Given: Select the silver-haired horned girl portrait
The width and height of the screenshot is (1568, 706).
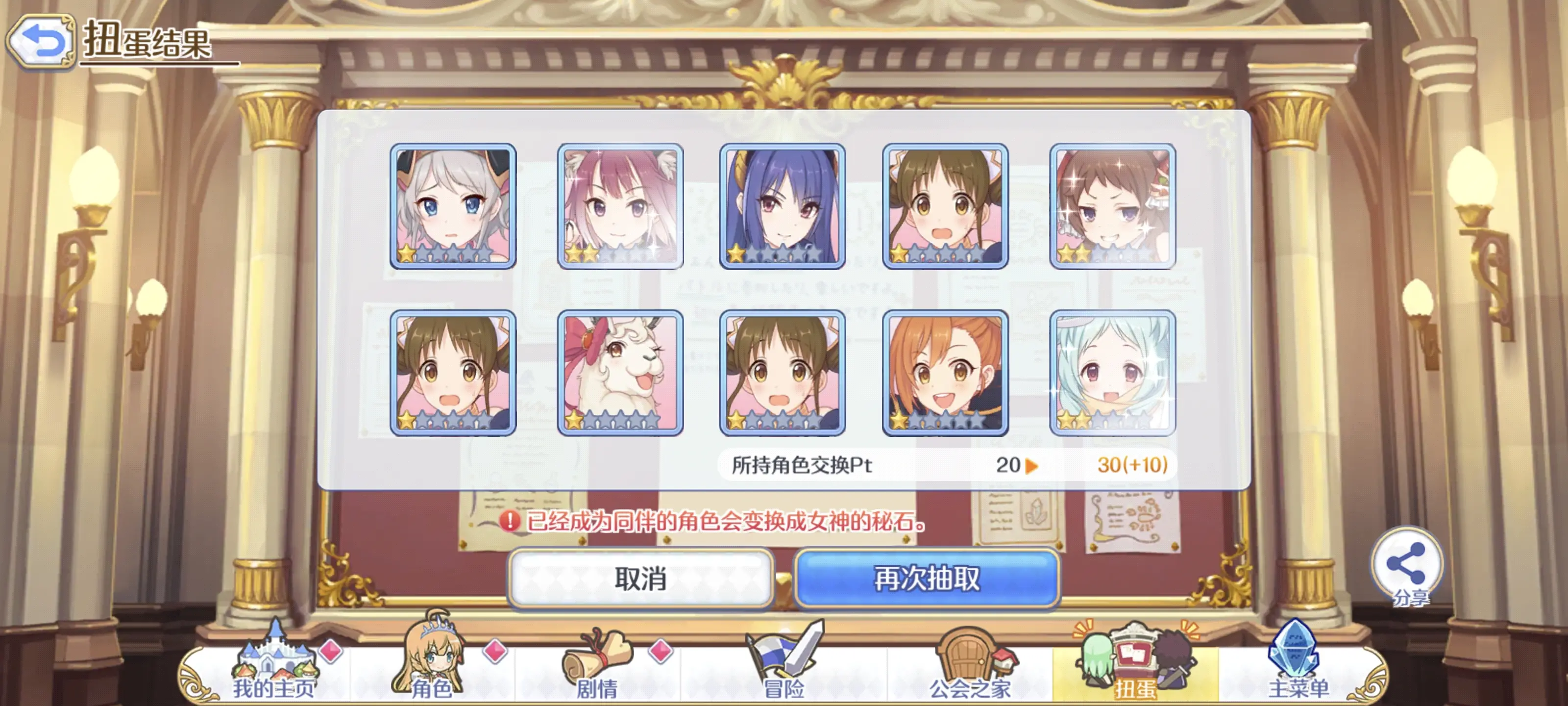Looking at the screenshot, I should tap(453, 206).
